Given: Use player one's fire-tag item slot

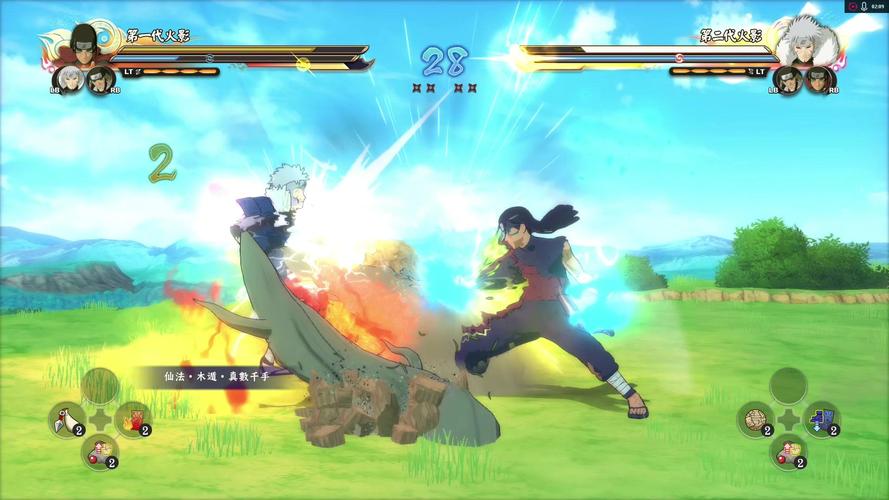Looking at the screenshot, I should 132,418.
